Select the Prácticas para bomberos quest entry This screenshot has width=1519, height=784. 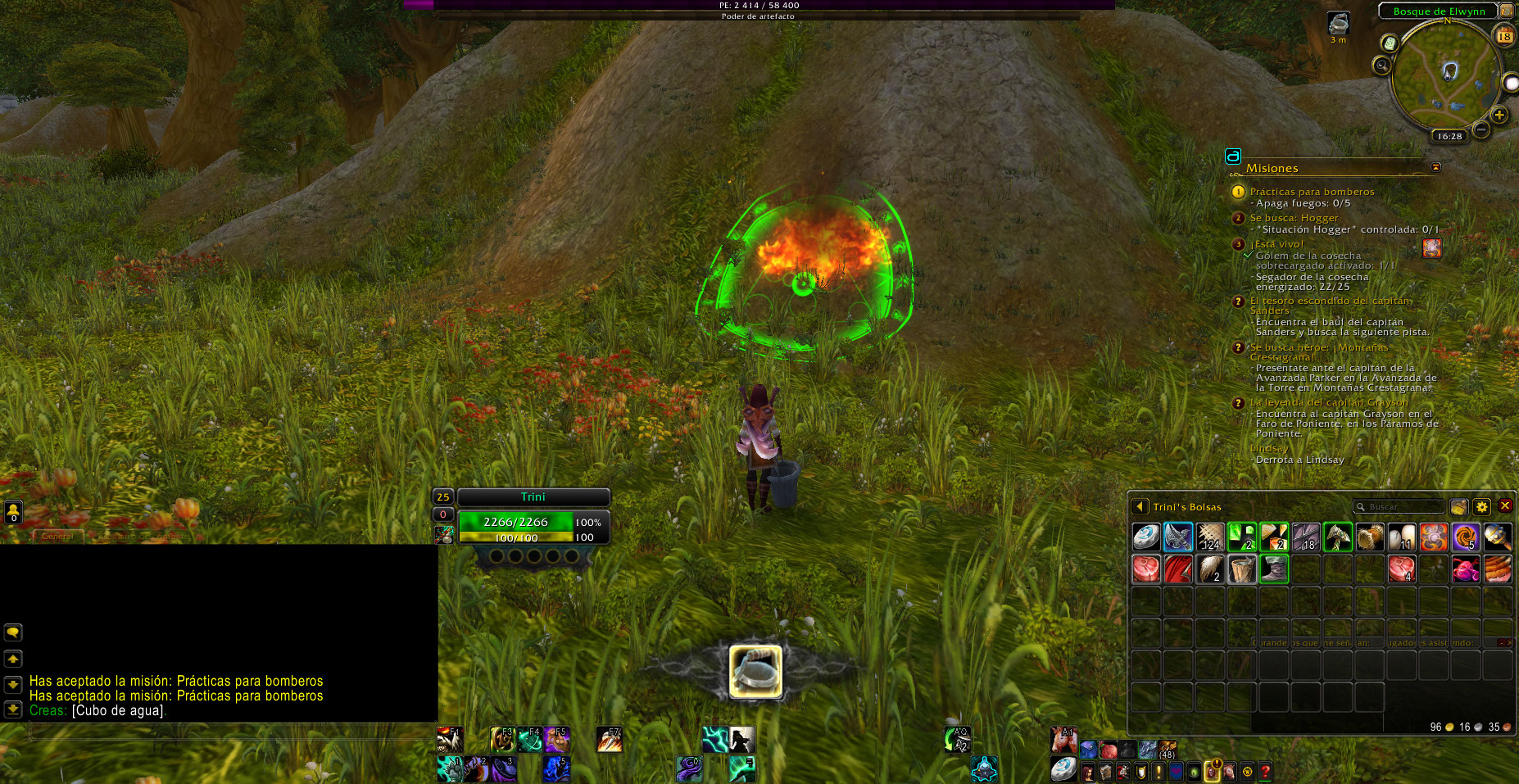(1312, 192)
